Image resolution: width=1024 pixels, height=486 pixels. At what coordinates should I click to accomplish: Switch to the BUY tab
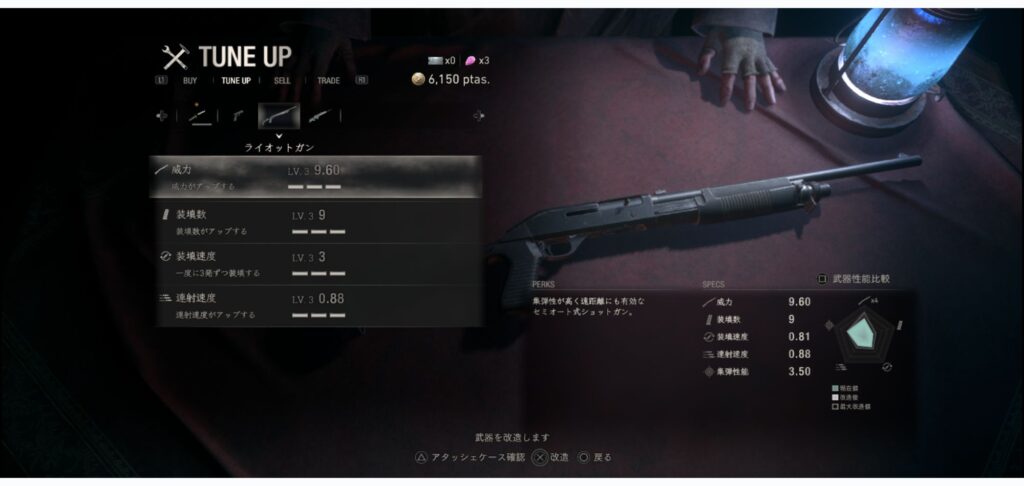point(189,81)
